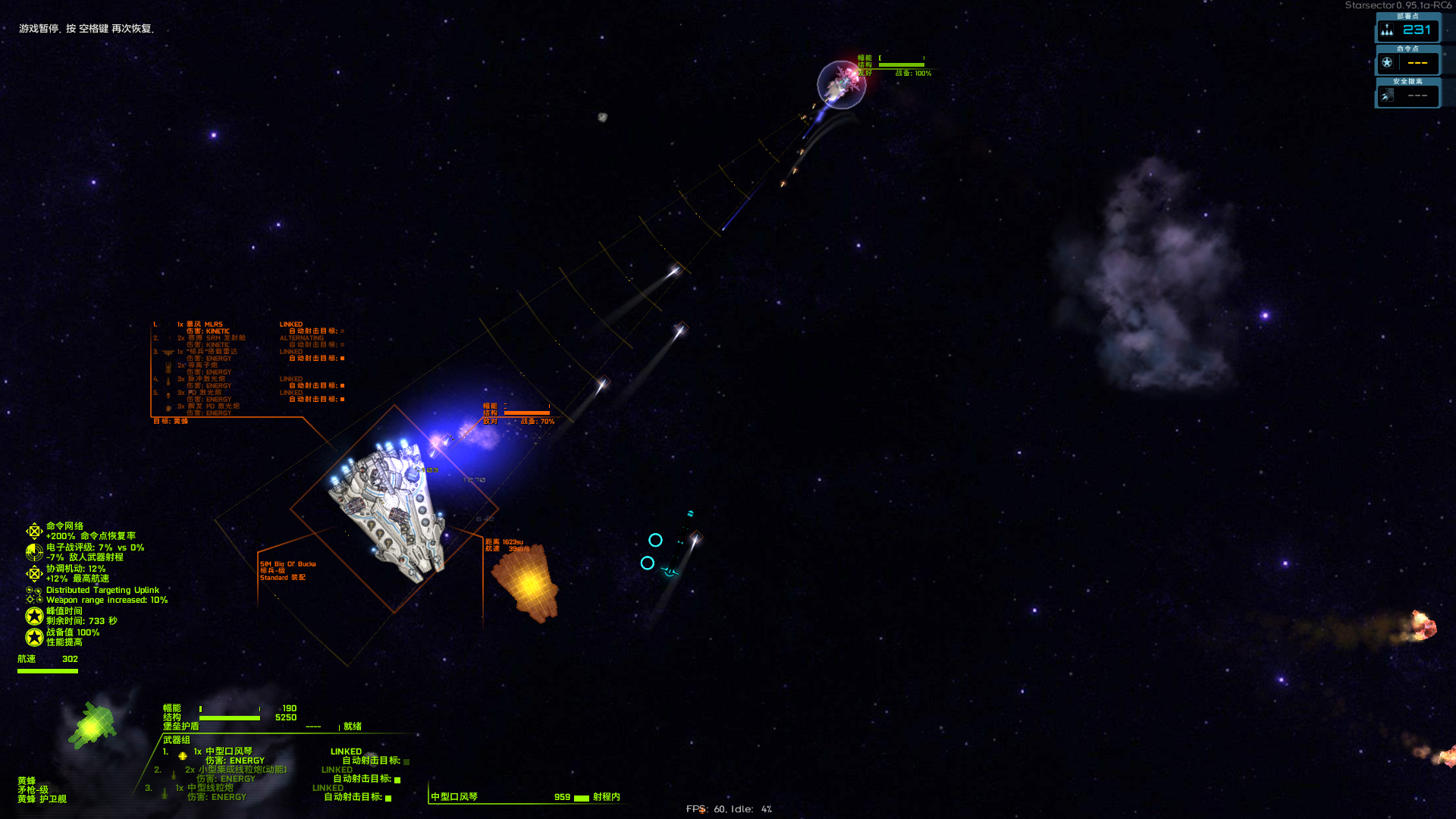Click the 峰值时间 star status icon
Image resolution: width=1456 pixels, height=819 pixels.
pyautogui.click(x=34, y=616)
